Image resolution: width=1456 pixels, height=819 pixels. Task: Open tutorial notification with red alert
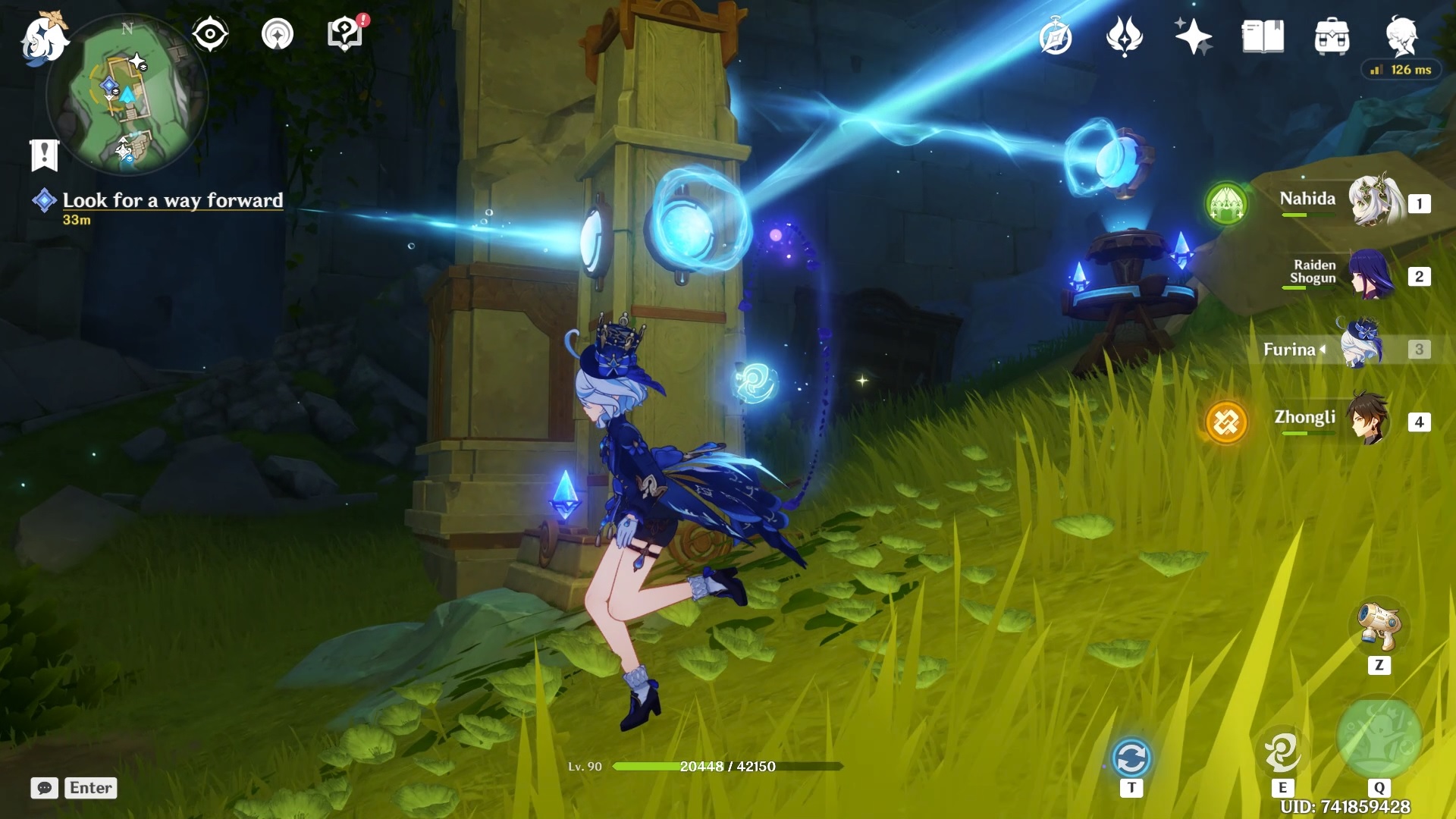pyautogui.click(x=345, y=34)
